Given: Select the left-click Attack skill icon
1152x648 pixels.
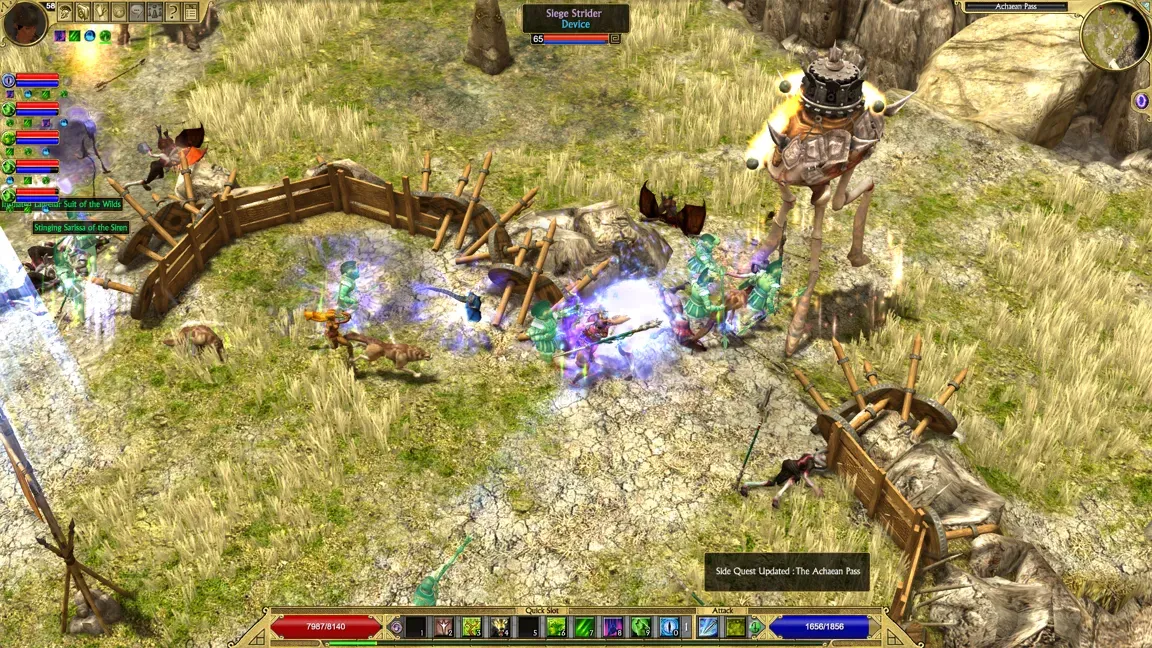Looking at the screenshot, I should coord(708,627).
